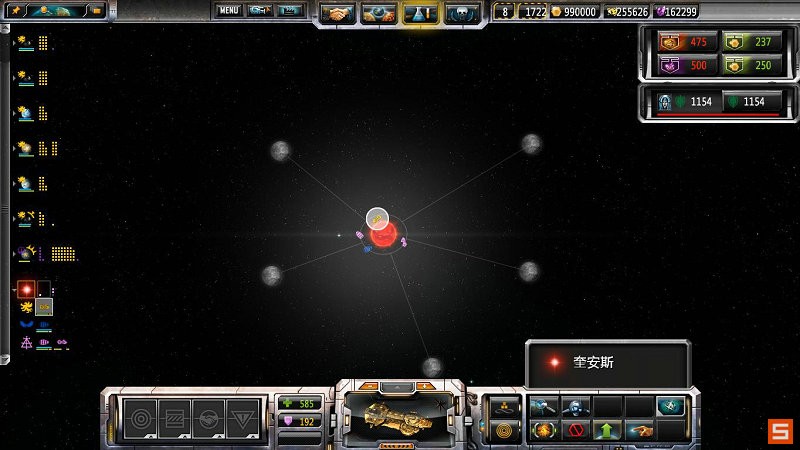Open the skull pirate screen
800x450 pixels.
(x=461, y=14)
